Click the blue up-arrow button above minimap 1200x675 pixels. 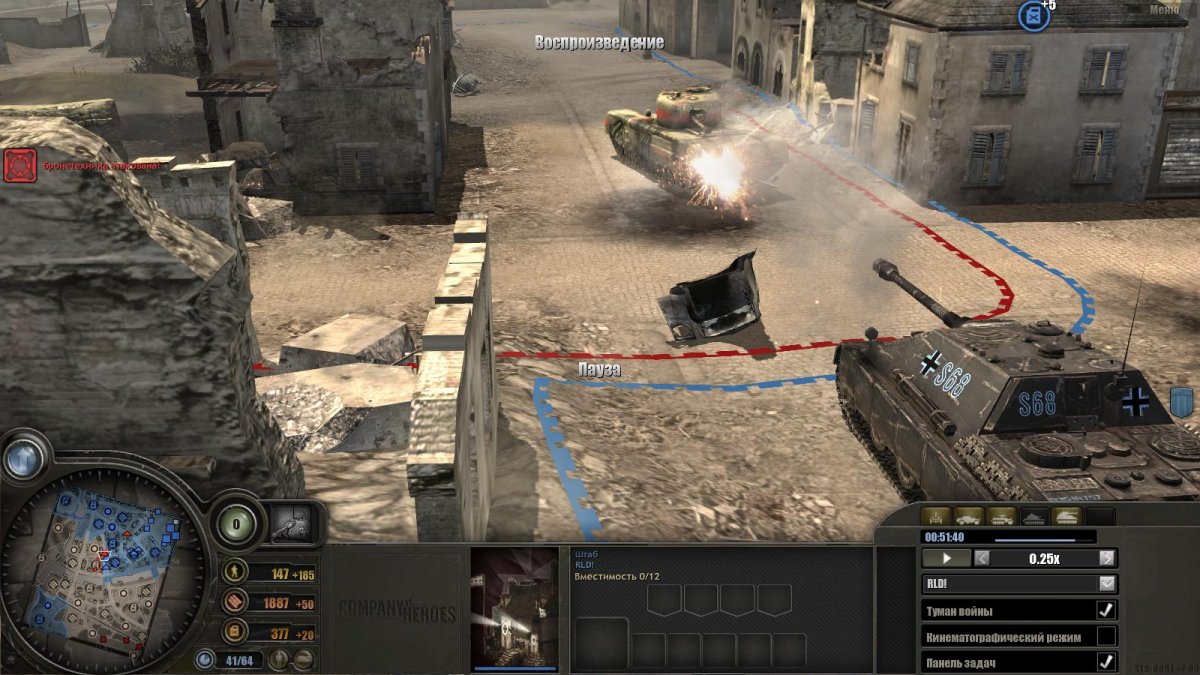(25, 456)
